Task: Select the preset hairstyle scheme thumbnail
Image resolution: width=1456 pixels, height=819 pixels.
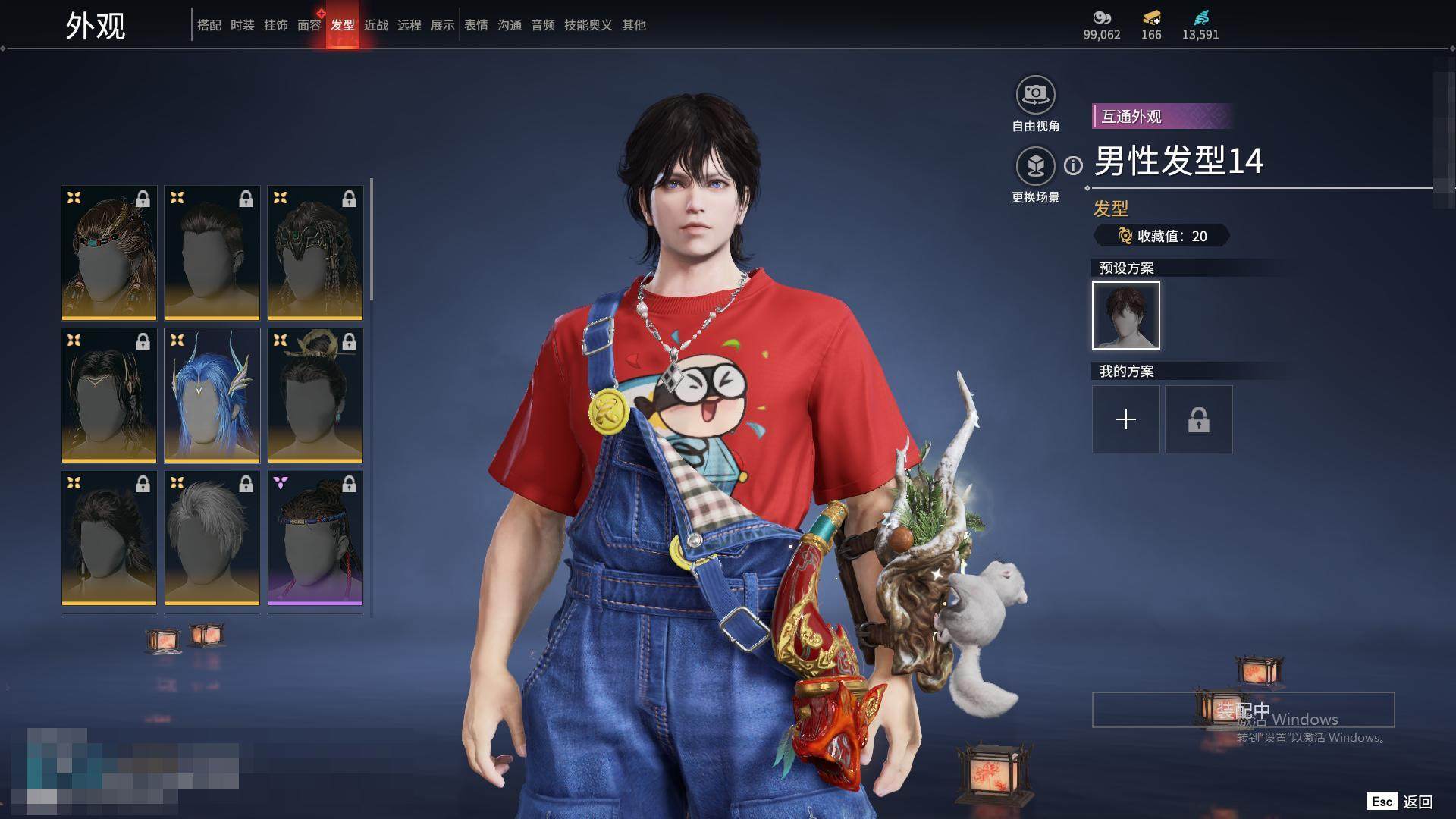Action: point(1125,315)
